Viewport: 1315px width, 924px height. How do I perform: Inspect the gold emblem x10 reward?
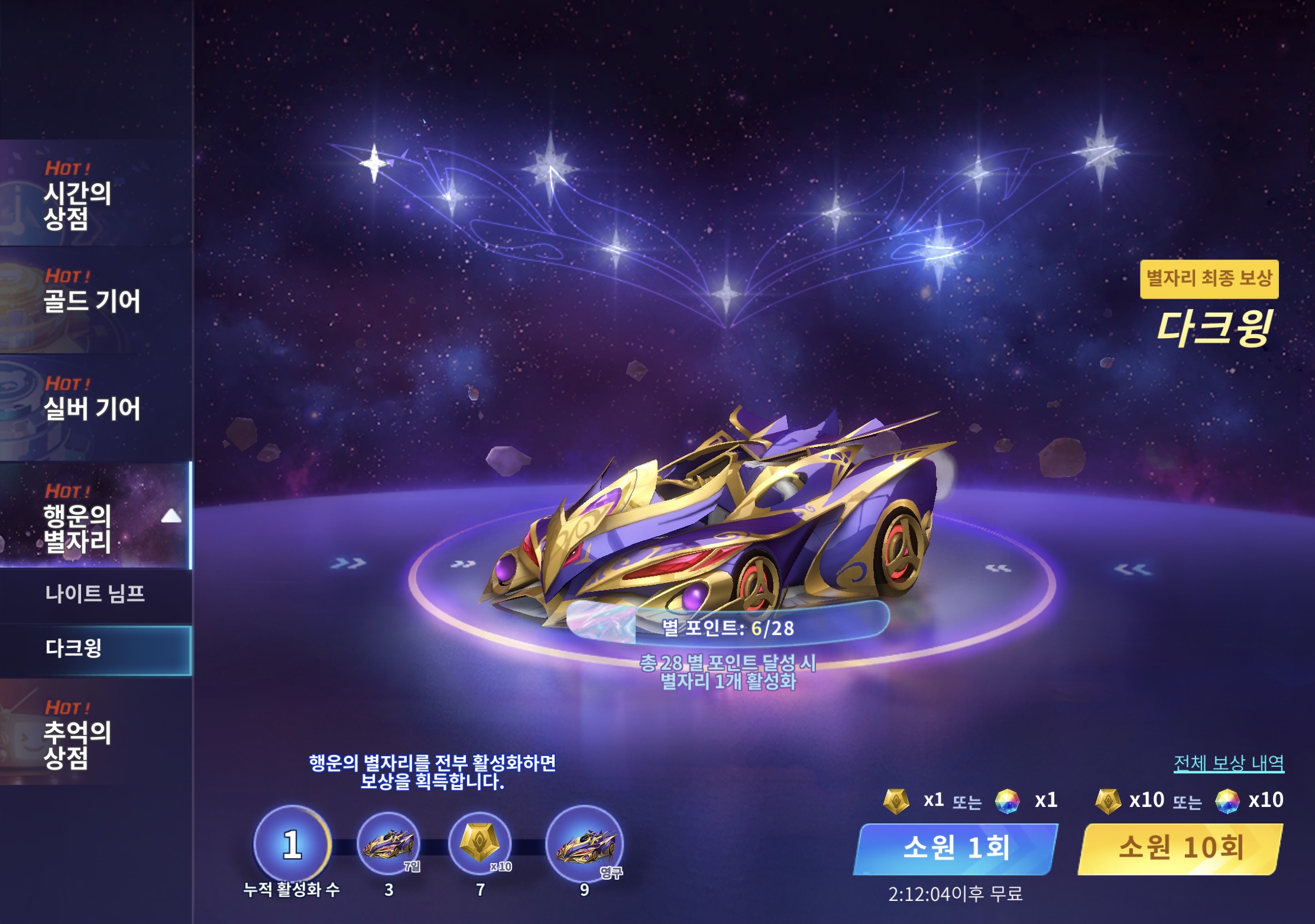coord(480,844)
